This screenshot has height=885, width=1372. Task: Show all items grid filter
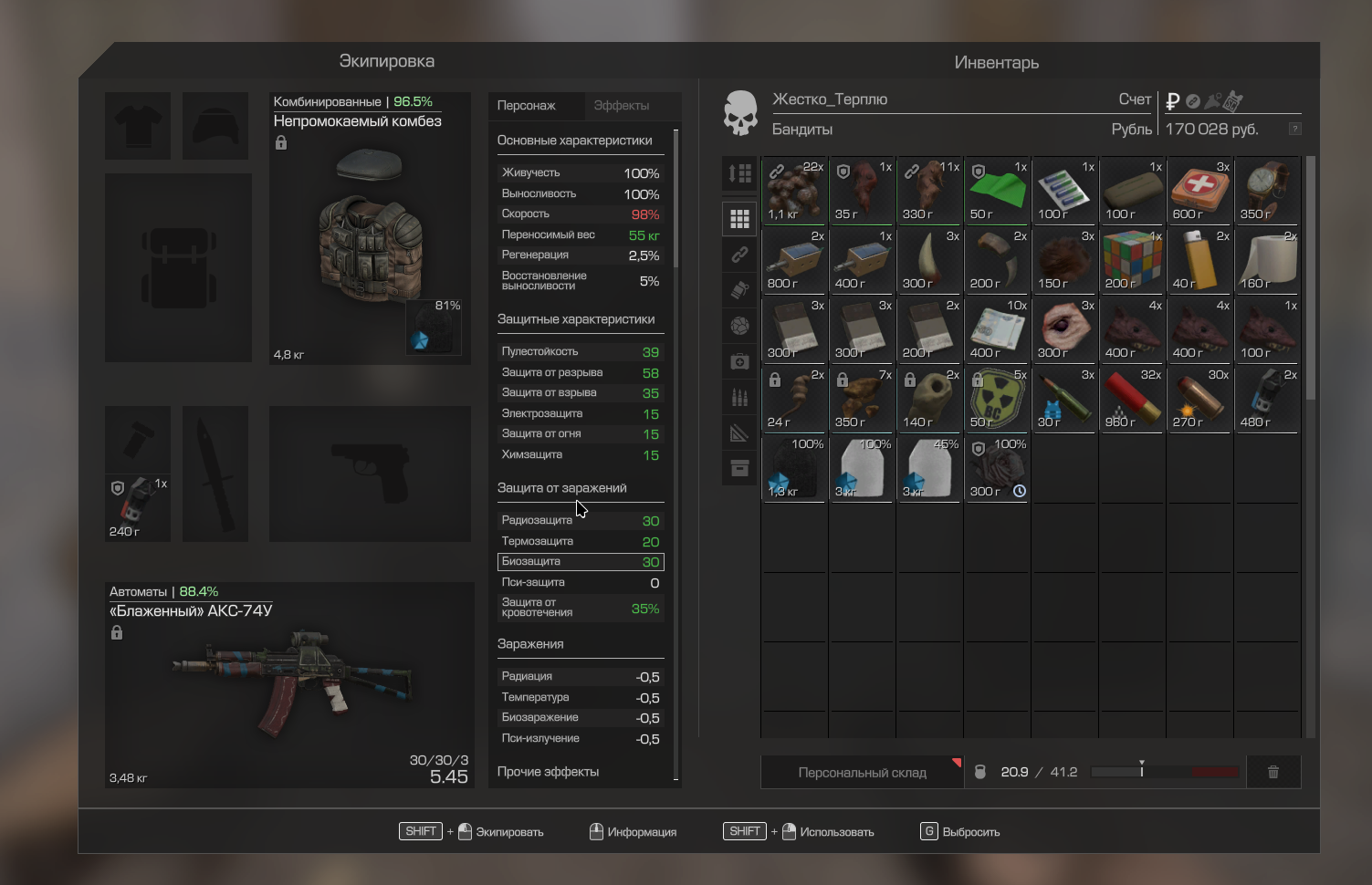point(739,219)
